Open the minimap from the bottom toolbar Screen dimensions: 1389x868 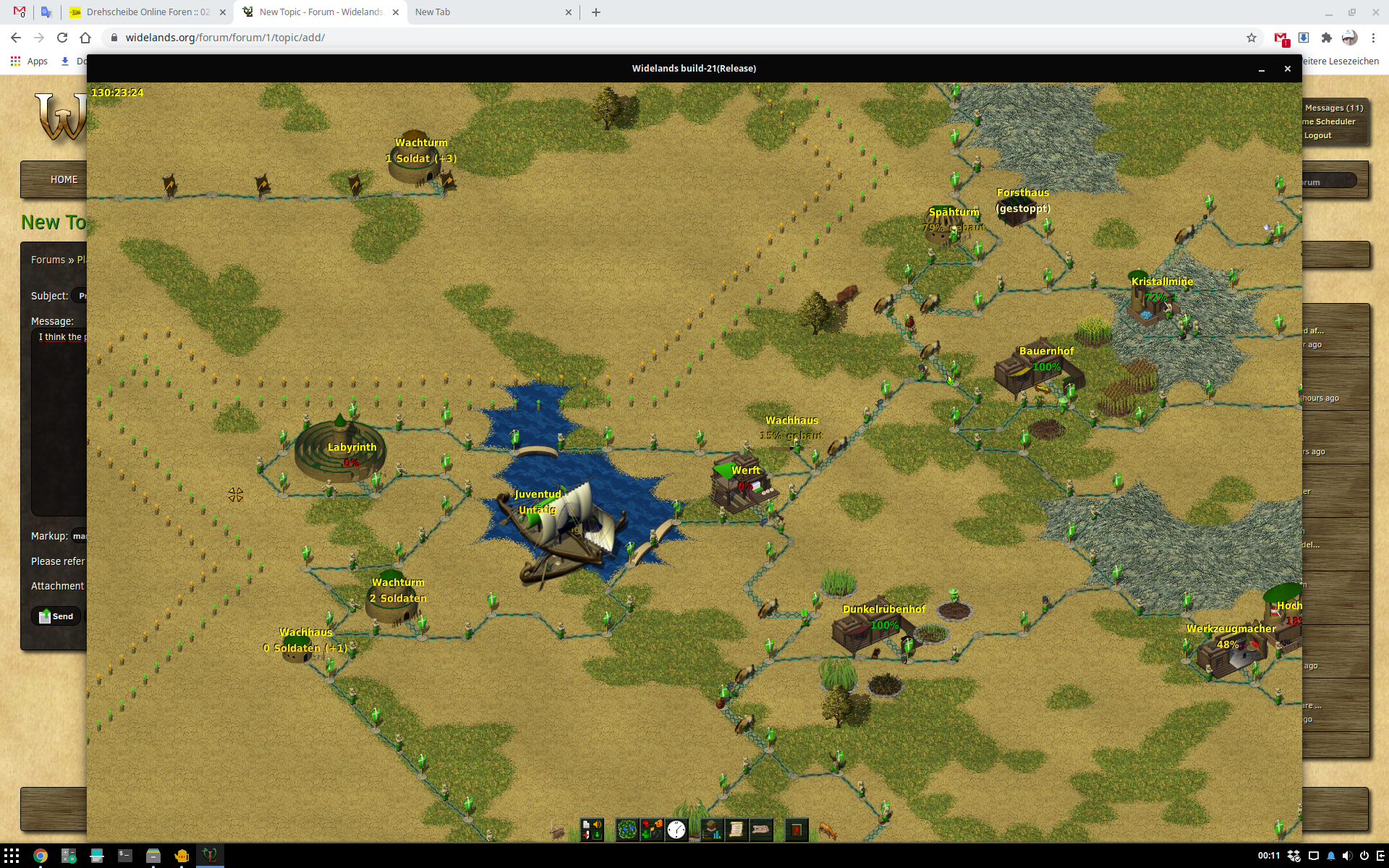(627, 830)
